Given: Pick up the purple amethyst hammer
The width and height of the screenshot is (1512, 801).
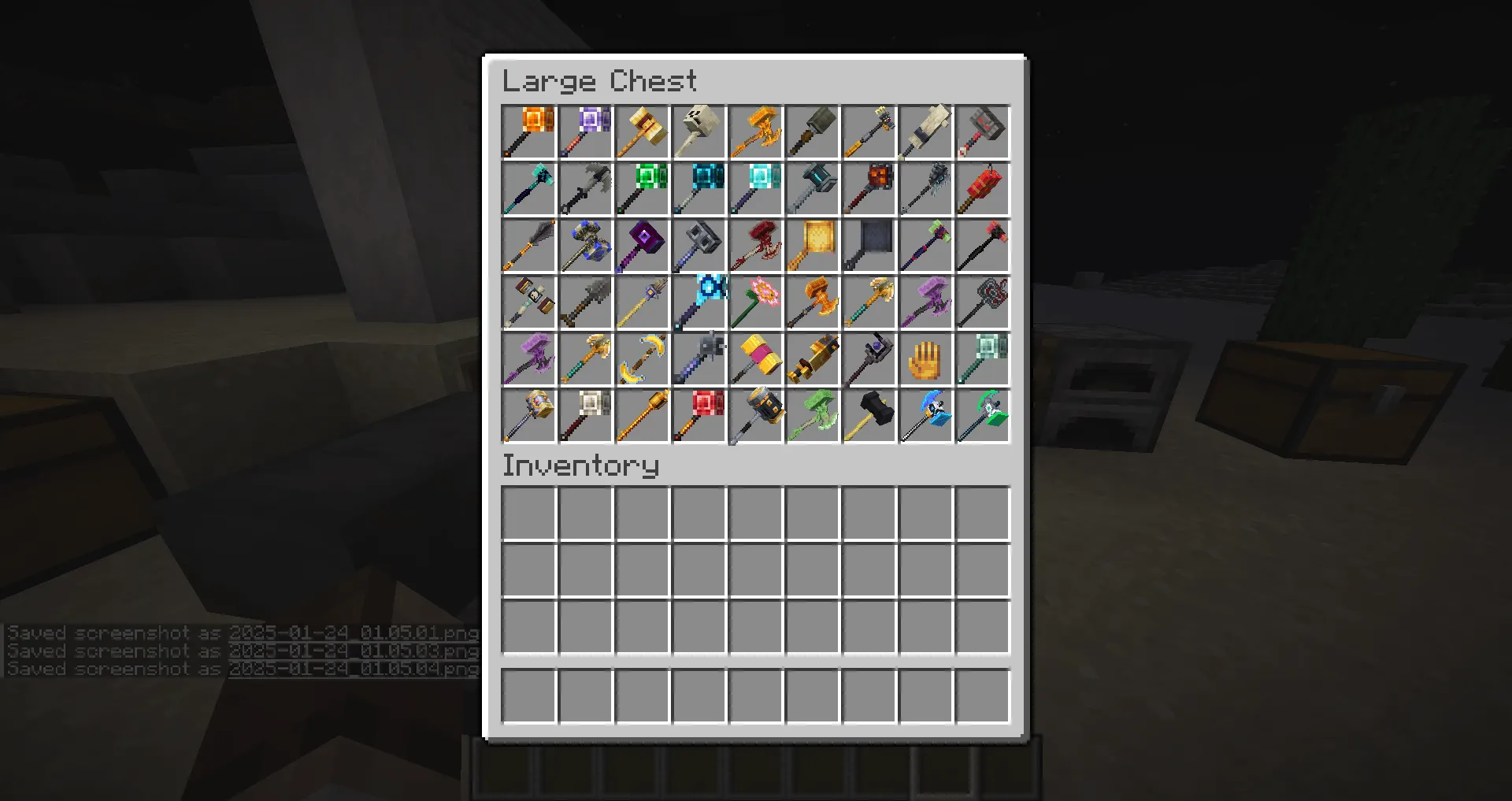Looking at the screenshot, I should (584, 132).
